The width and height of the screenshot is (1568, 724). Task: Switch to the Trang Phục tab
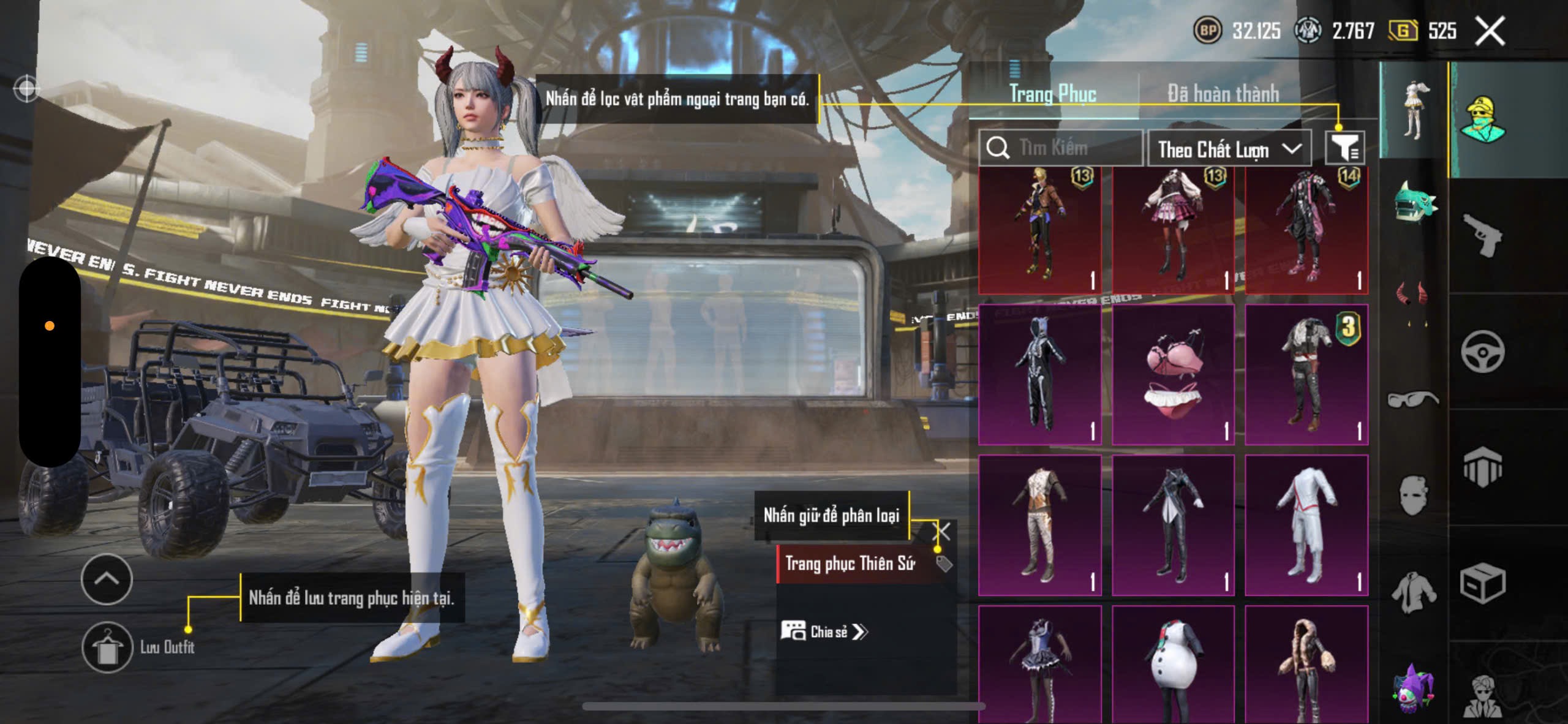[1052, 94]
